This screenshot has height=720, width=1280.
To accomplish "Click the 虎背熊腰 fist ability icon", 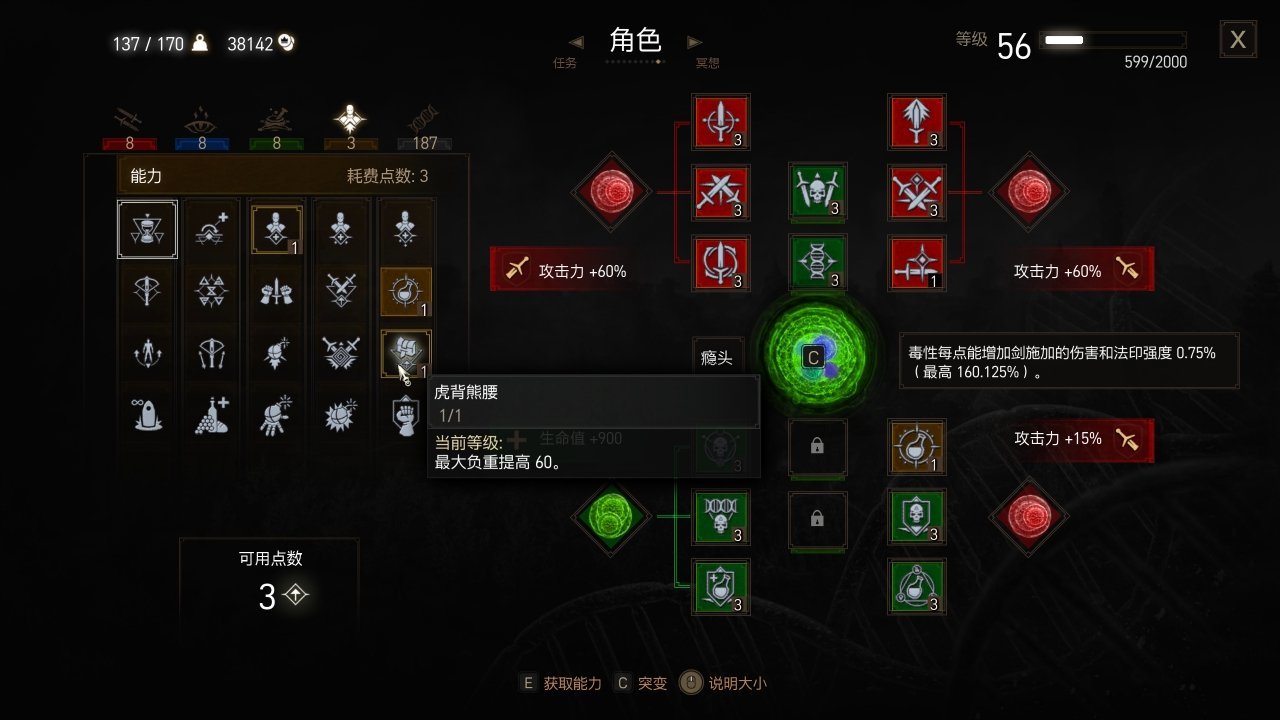I will (x=404, y=352).
